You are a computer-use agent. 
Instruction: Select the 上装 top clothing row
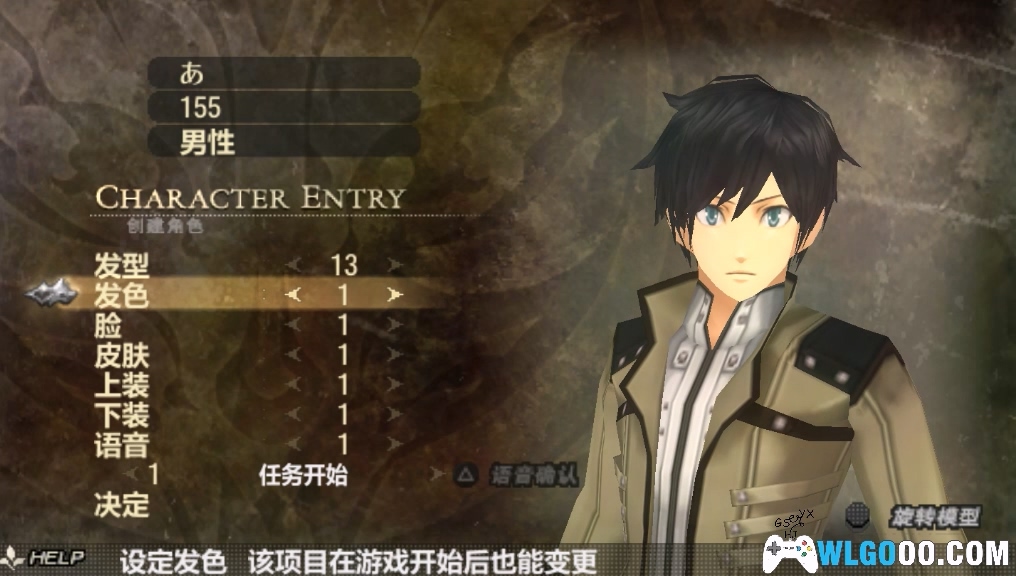(120, 385)
